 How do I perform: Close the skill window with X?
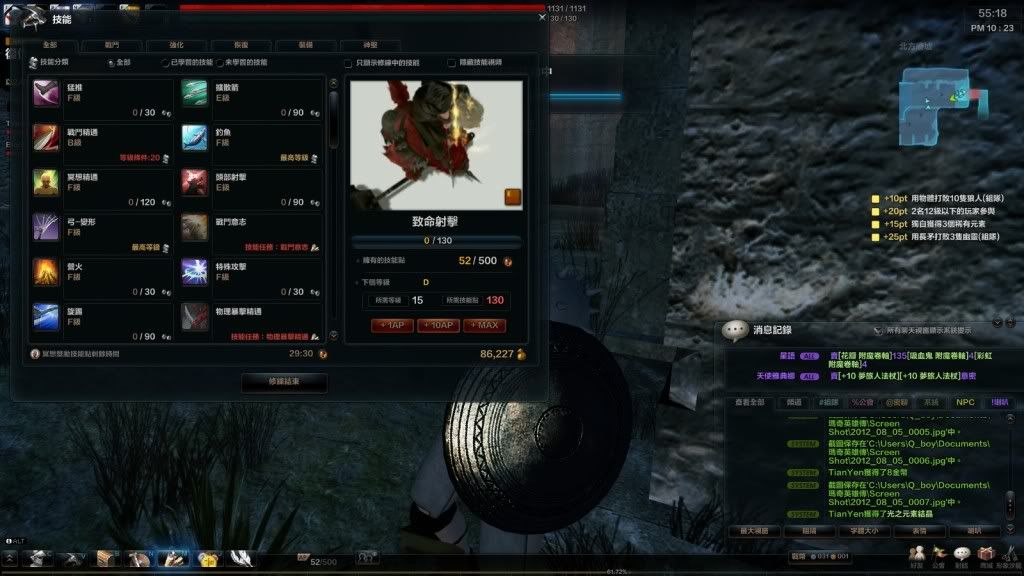[542, 16]
